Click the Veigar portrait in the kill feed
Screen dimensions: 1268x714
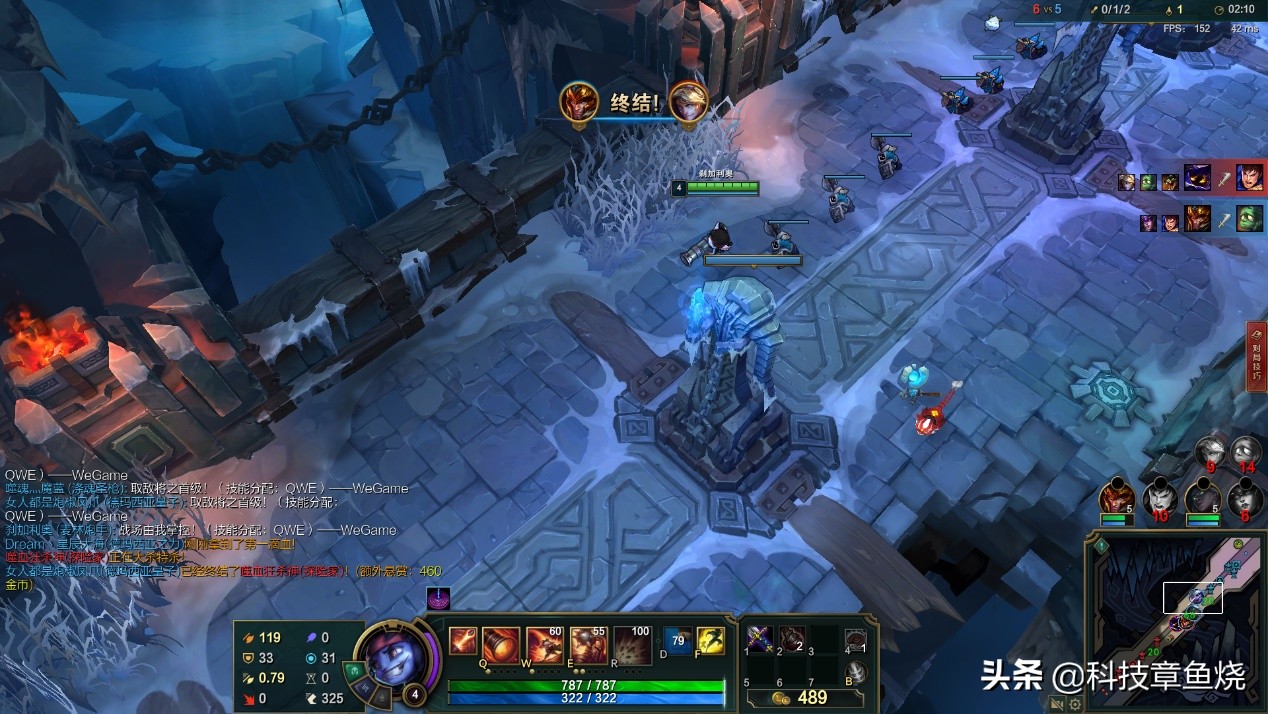tap(1197, 179)
